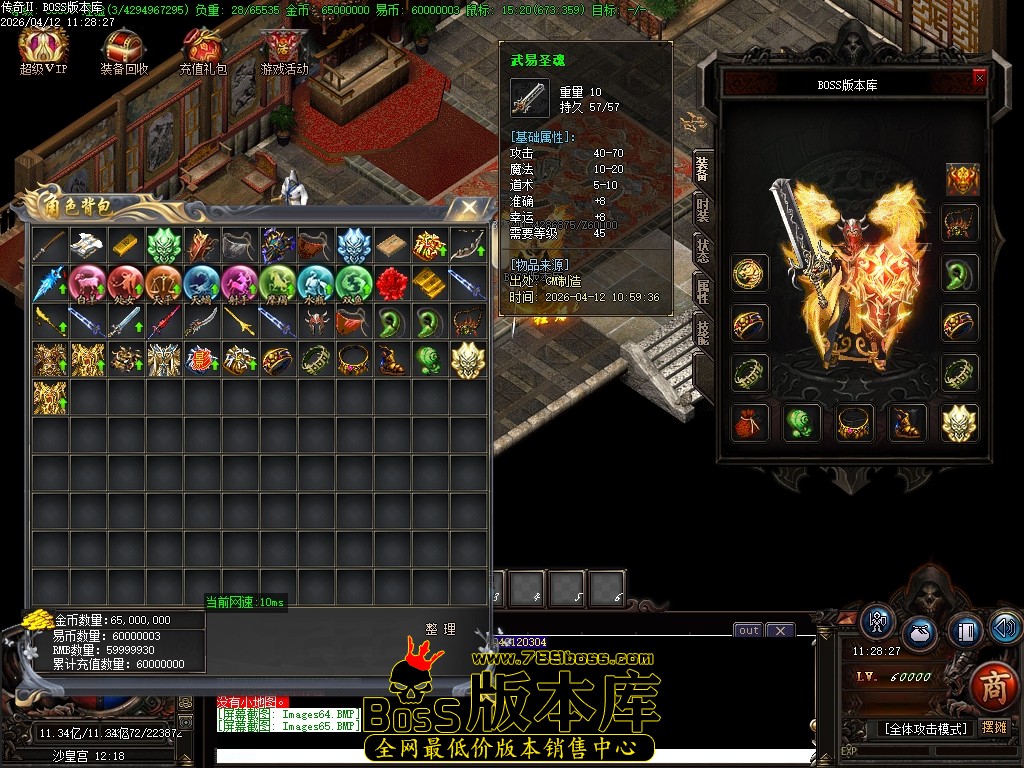
Task: Select the equipped golden skull medal slot
Action: click(x=961, y=422)
